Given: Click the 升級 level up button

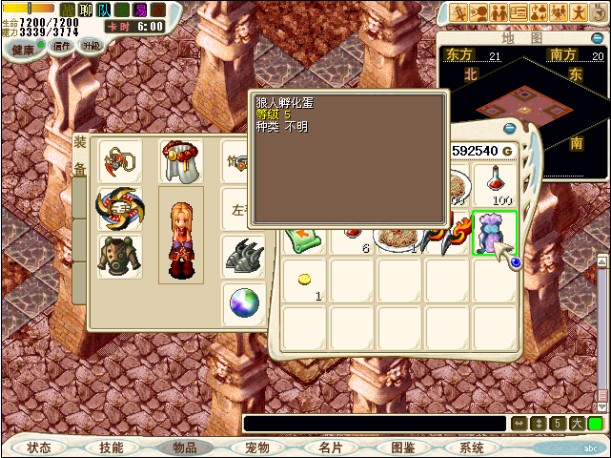Looking at the screenshot, I should [91, 46].
